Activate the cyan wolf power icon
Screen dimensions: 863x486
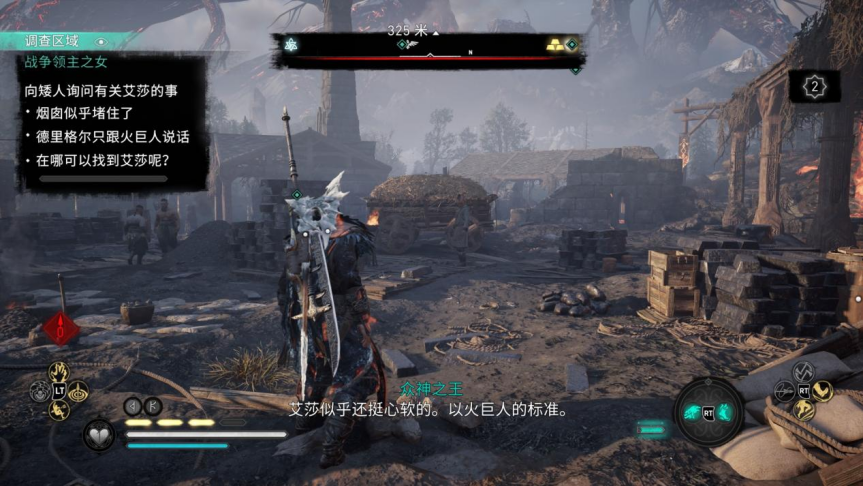pyautogui.click(x=692, y=411)
